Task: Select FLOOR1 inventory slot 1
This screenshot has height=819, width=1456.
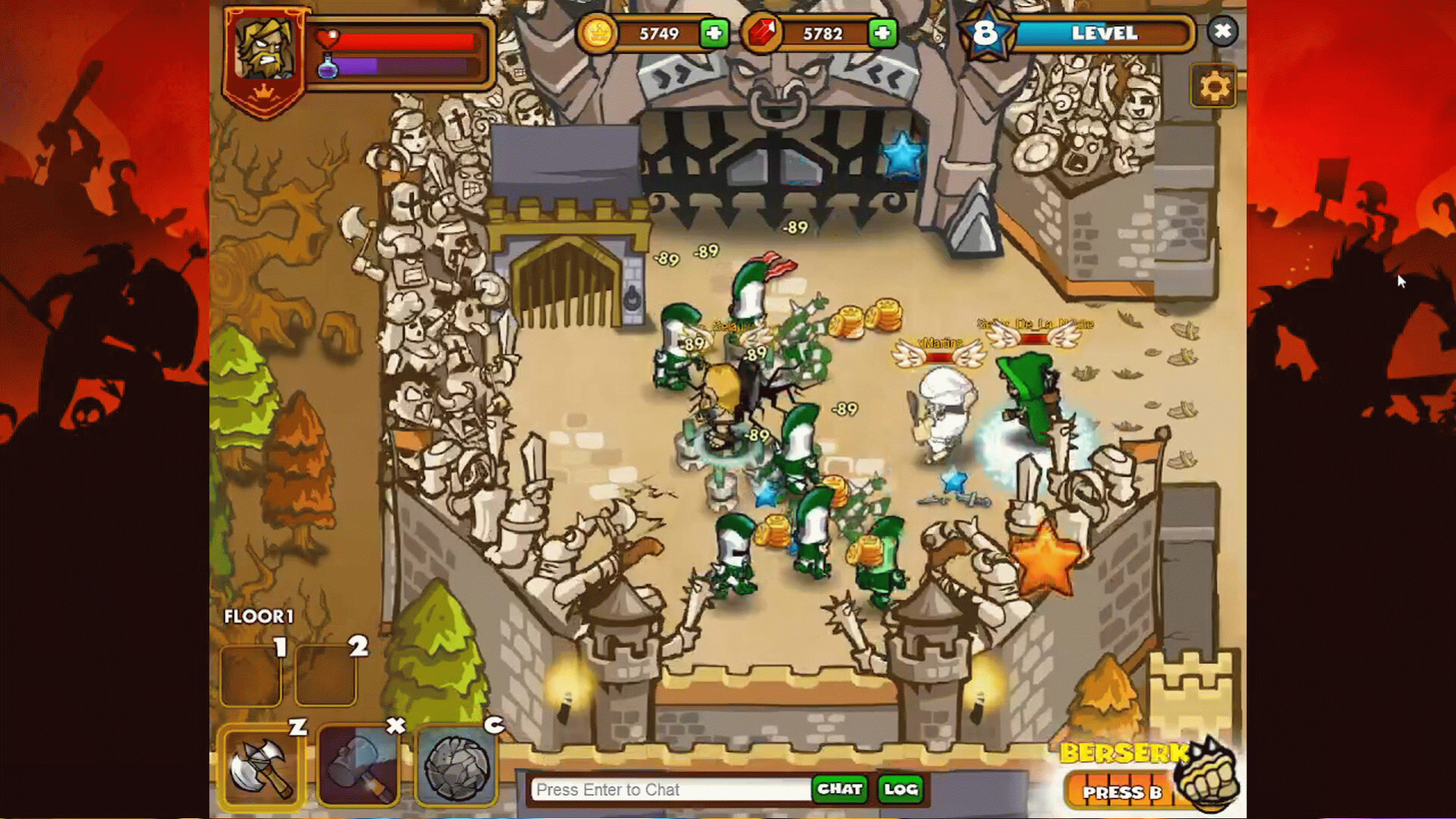Action: coord(252,675)
